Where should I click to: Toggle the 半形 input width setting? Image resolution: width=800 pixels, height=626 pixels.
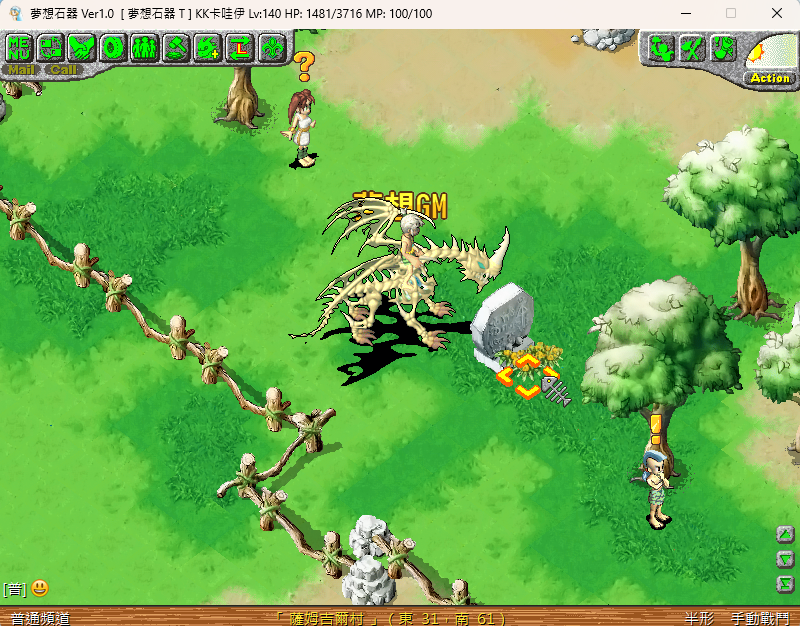[699, 618]
